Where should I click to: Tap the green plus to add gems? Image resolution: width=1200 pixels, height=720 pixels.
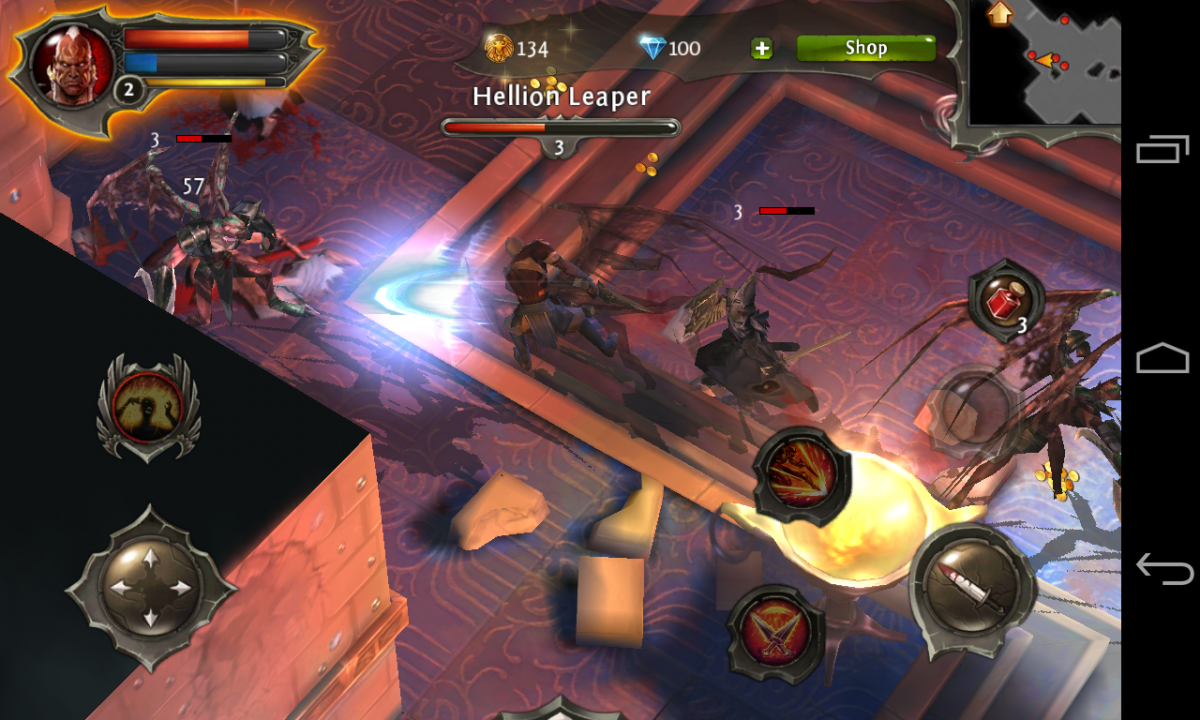pos(762,48)
